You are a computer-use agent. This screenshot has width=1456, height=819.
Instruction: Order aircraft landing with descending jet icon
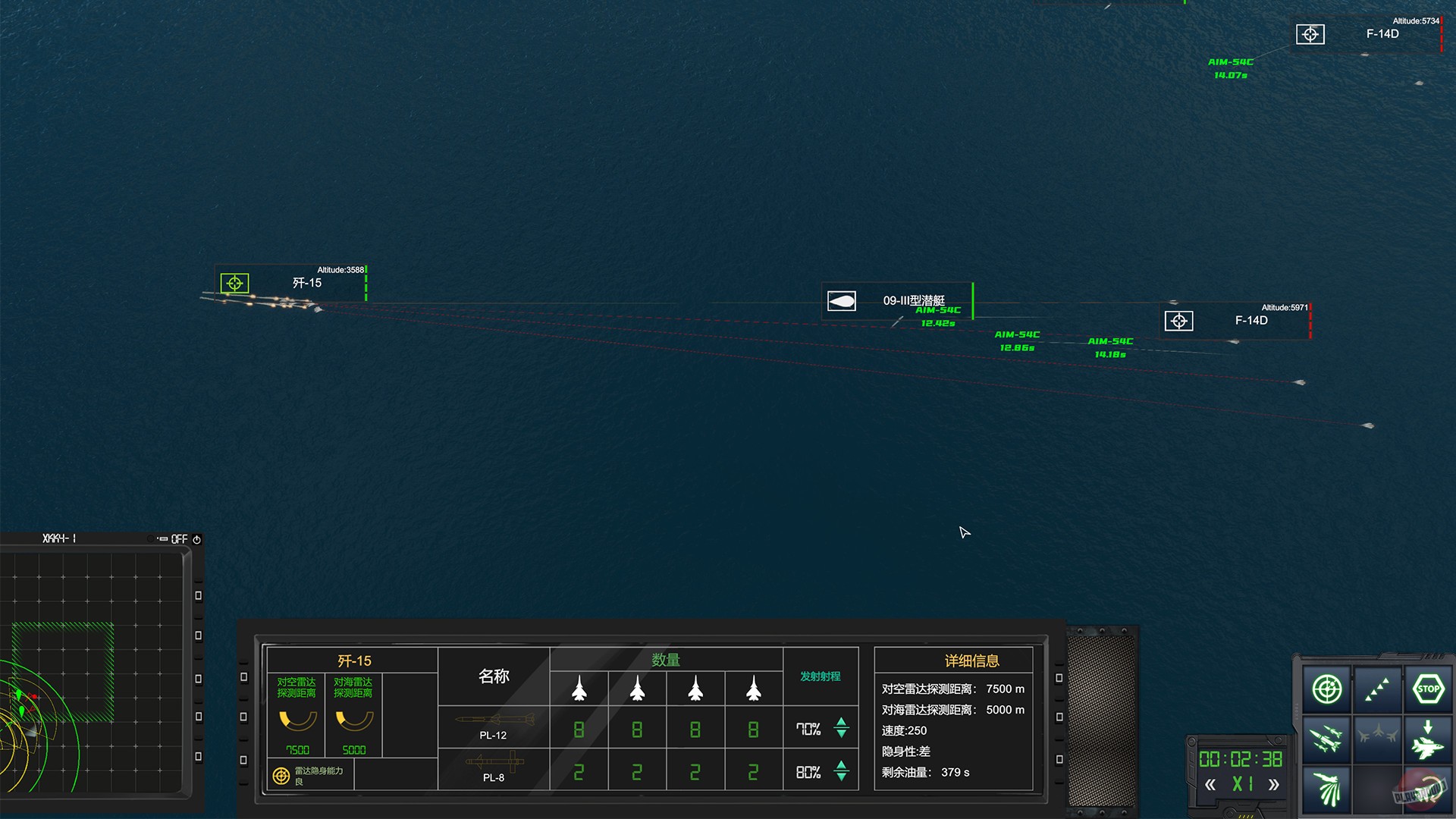coord(1428,742)
